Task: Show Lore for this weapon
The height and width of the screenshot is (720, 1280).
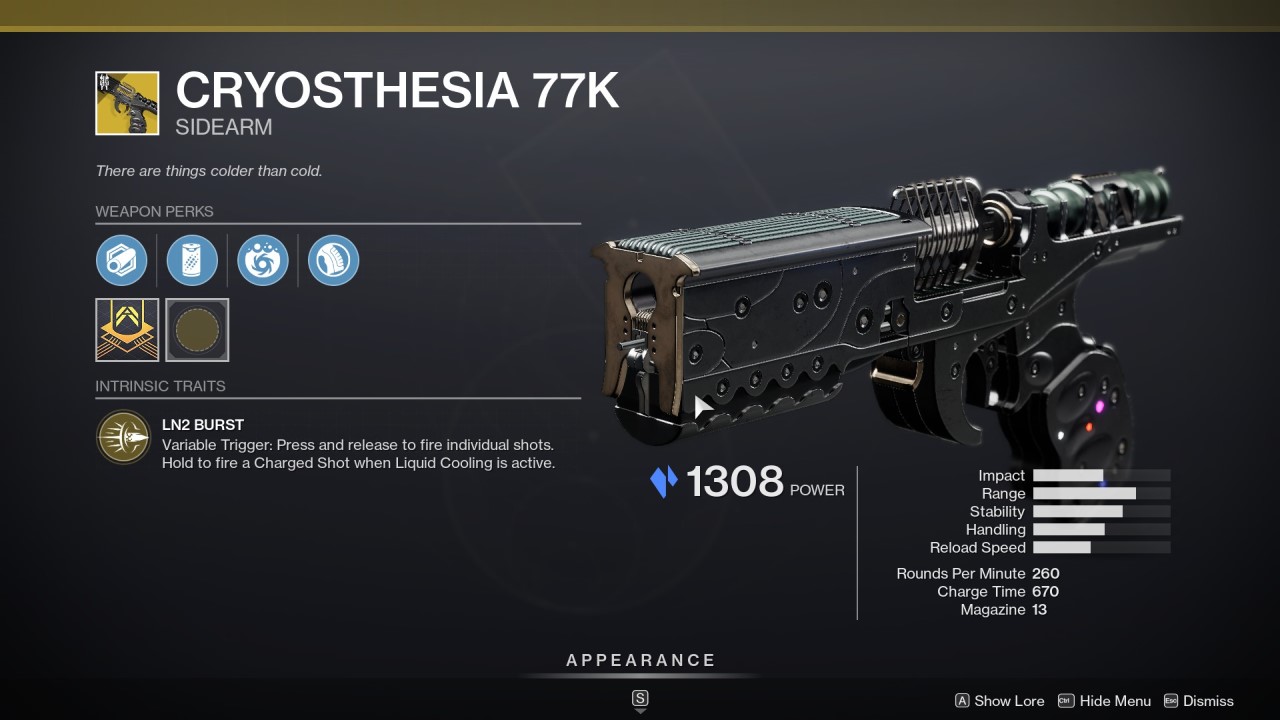Action: point(1008,701)
